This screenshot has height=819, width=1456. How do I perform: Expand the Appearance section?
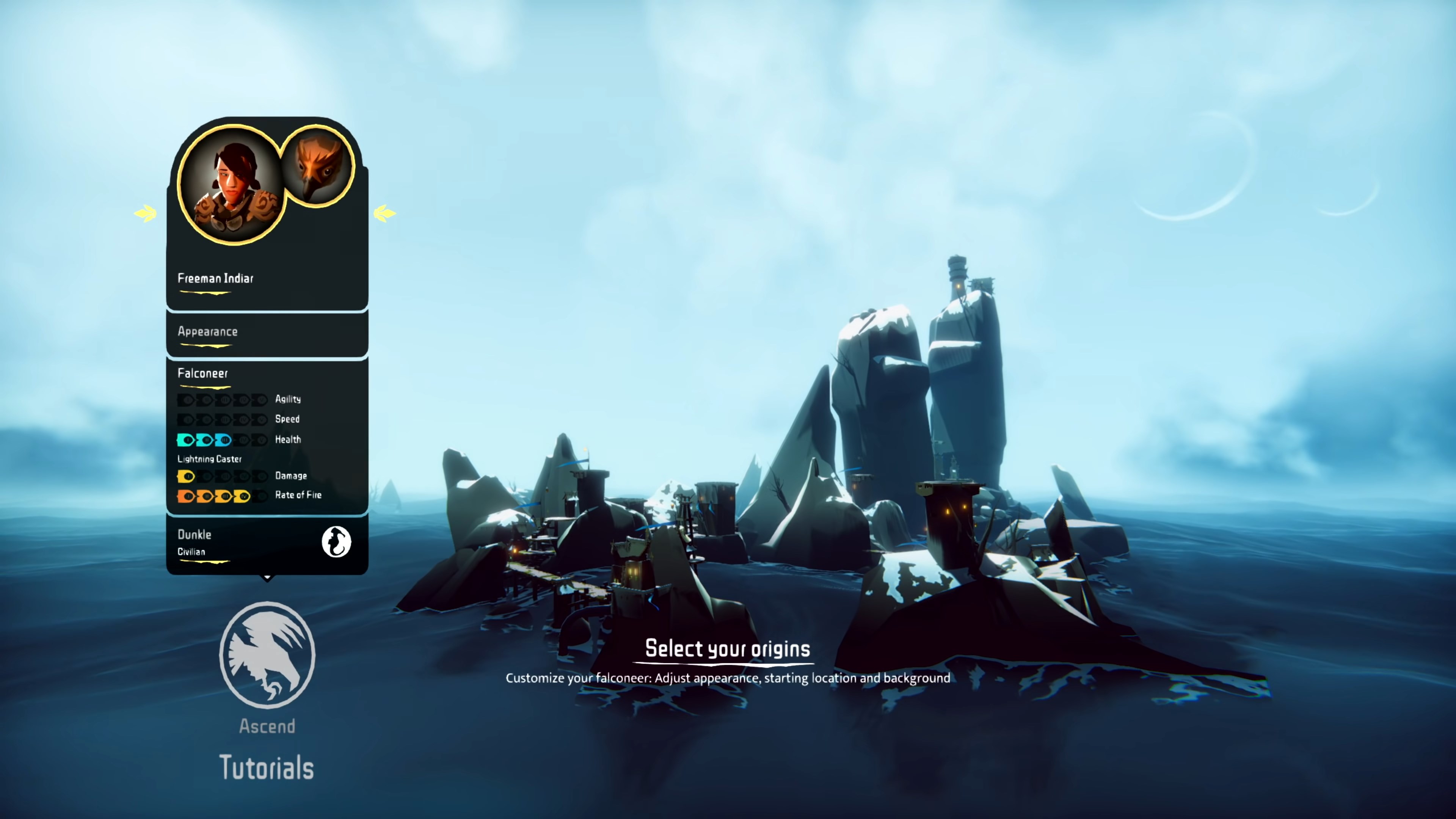coord(207,332)
